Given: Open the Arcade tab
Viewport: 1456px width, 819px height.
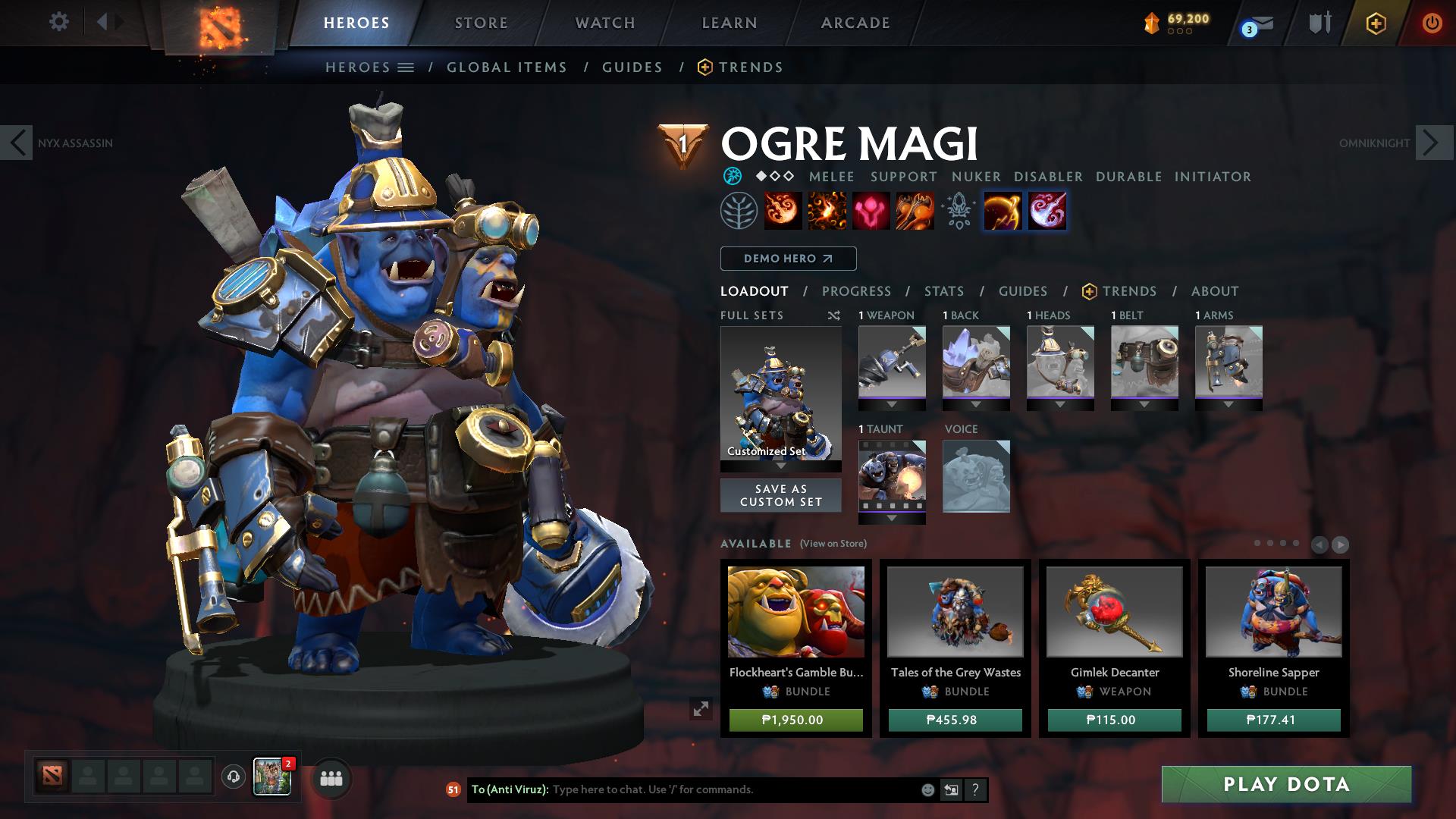Looking at the screenshot, I should pos(855,23).
